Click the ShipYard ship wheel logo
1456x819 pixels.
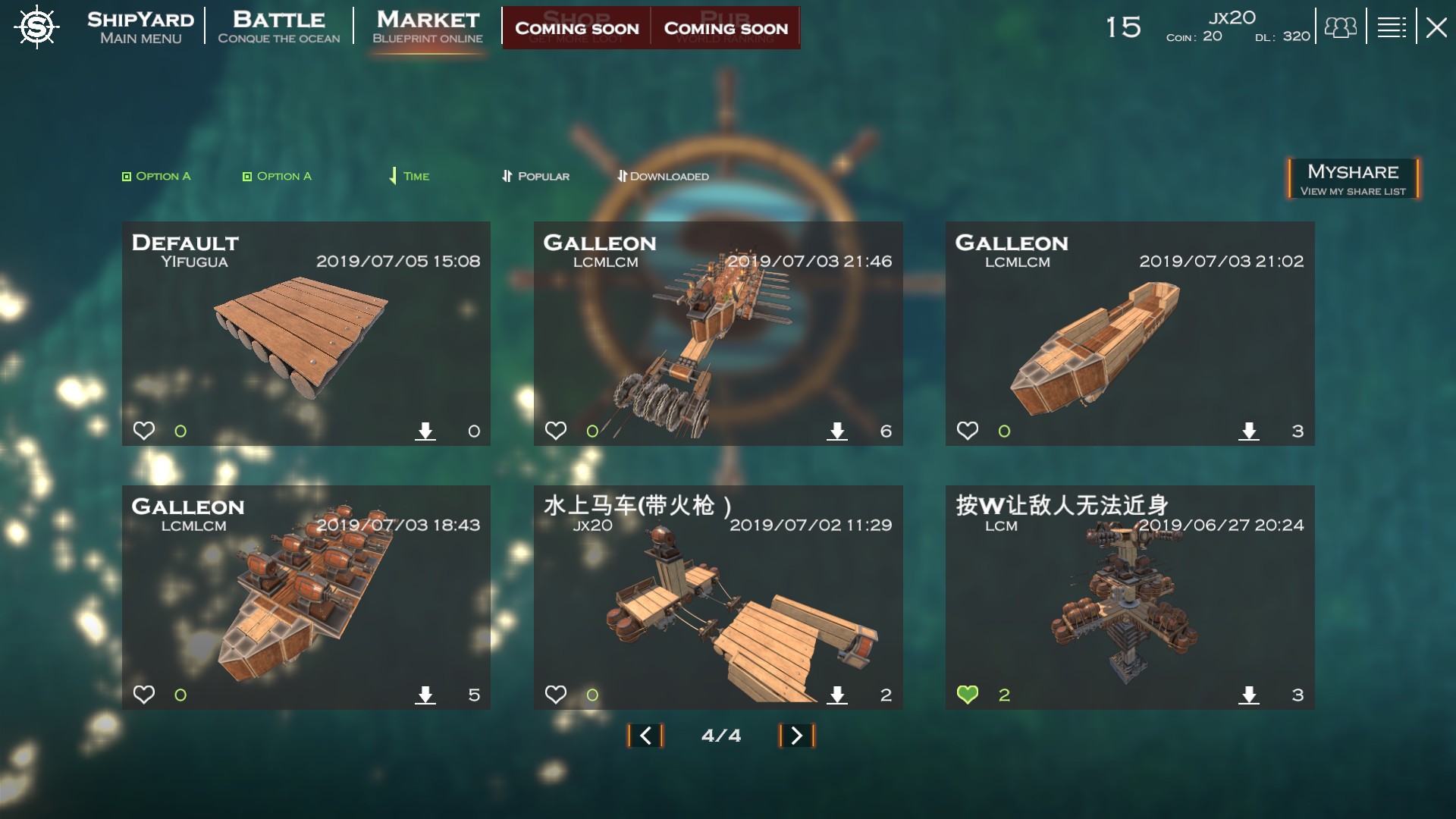pos(36,27)
